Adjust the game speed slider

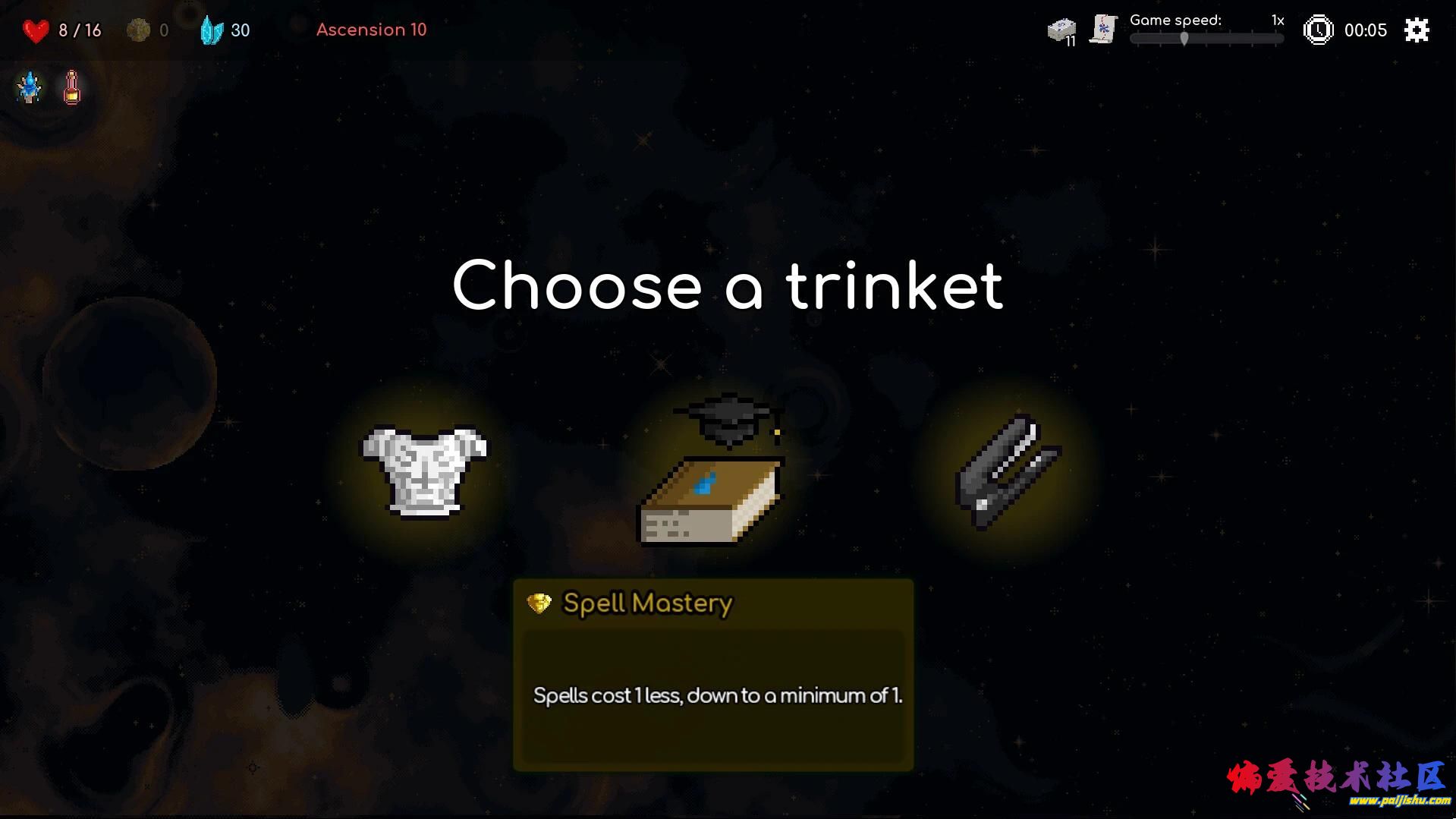coord(1184,39)
